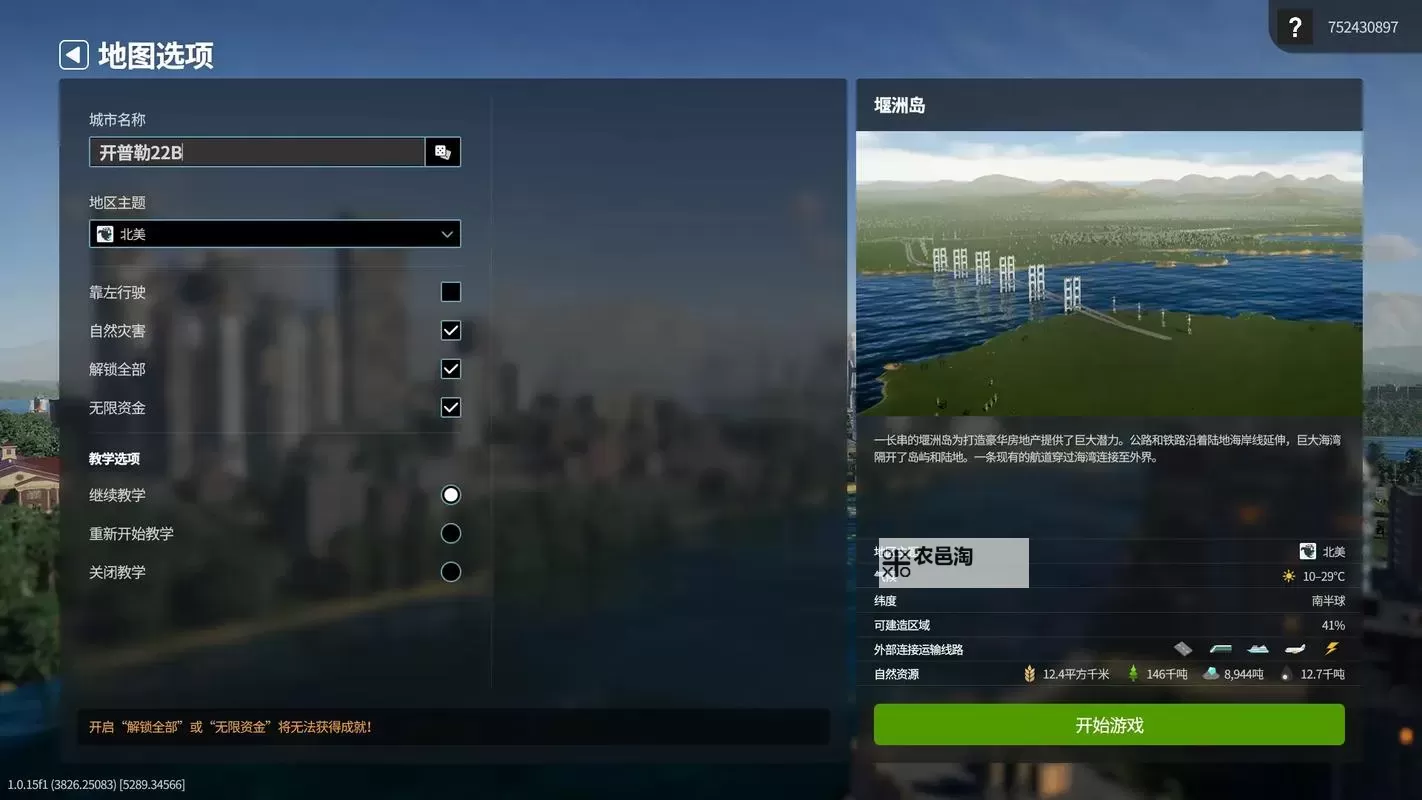The width and height of the screenshot is (1422, 800).
Task: Click the outside road connection icon
Action: tap(1181, 648)
